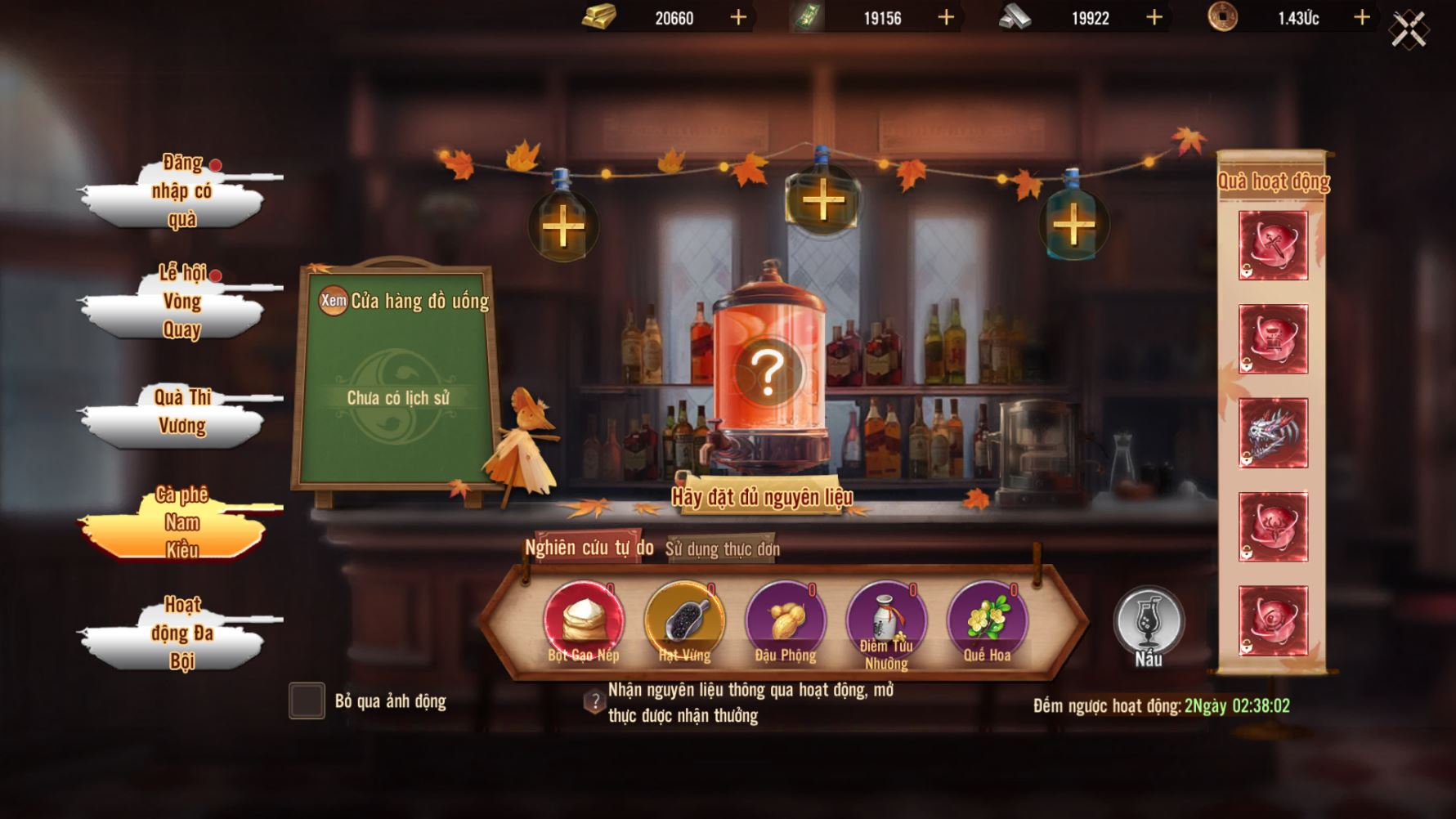
Task: Open the question mark help icon
Action: click(x=594, y=701)
